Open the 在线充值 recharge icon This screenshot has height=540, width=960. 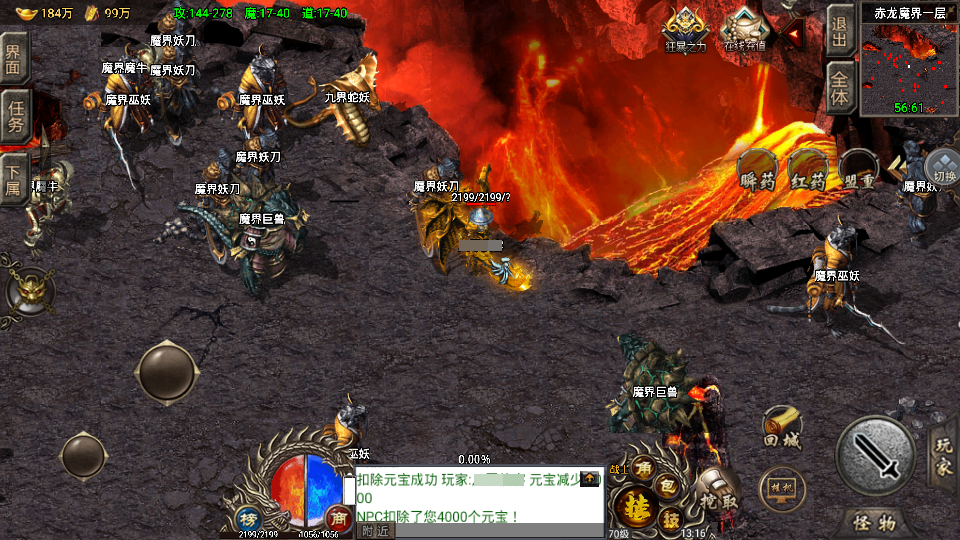click(744, 30)
